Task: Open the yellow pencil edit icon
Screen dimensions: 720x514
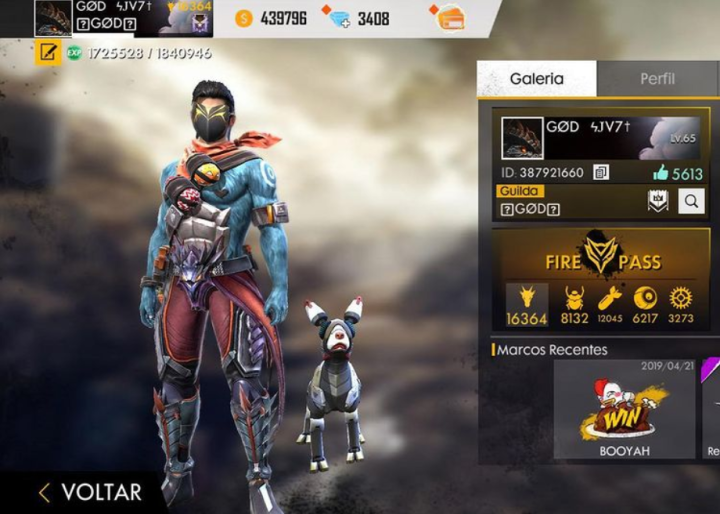Action: point(47,53)
